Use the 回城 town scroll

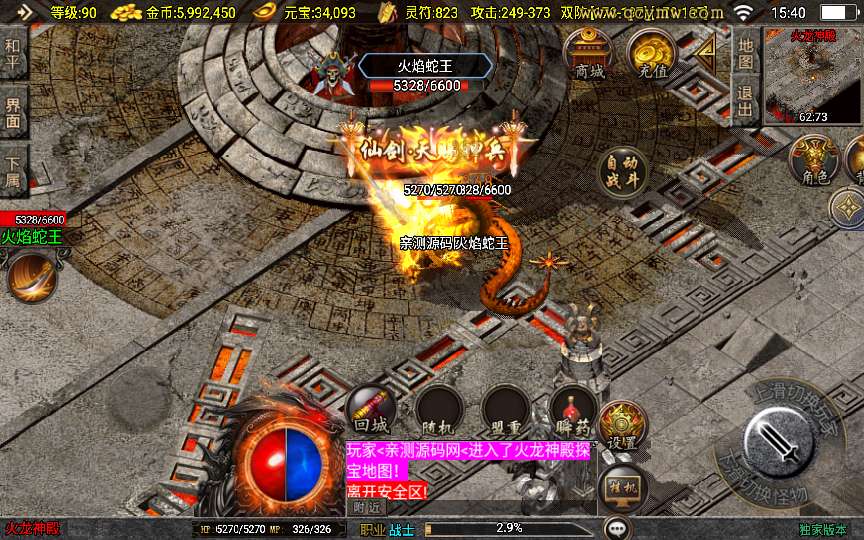coord(371,409)
